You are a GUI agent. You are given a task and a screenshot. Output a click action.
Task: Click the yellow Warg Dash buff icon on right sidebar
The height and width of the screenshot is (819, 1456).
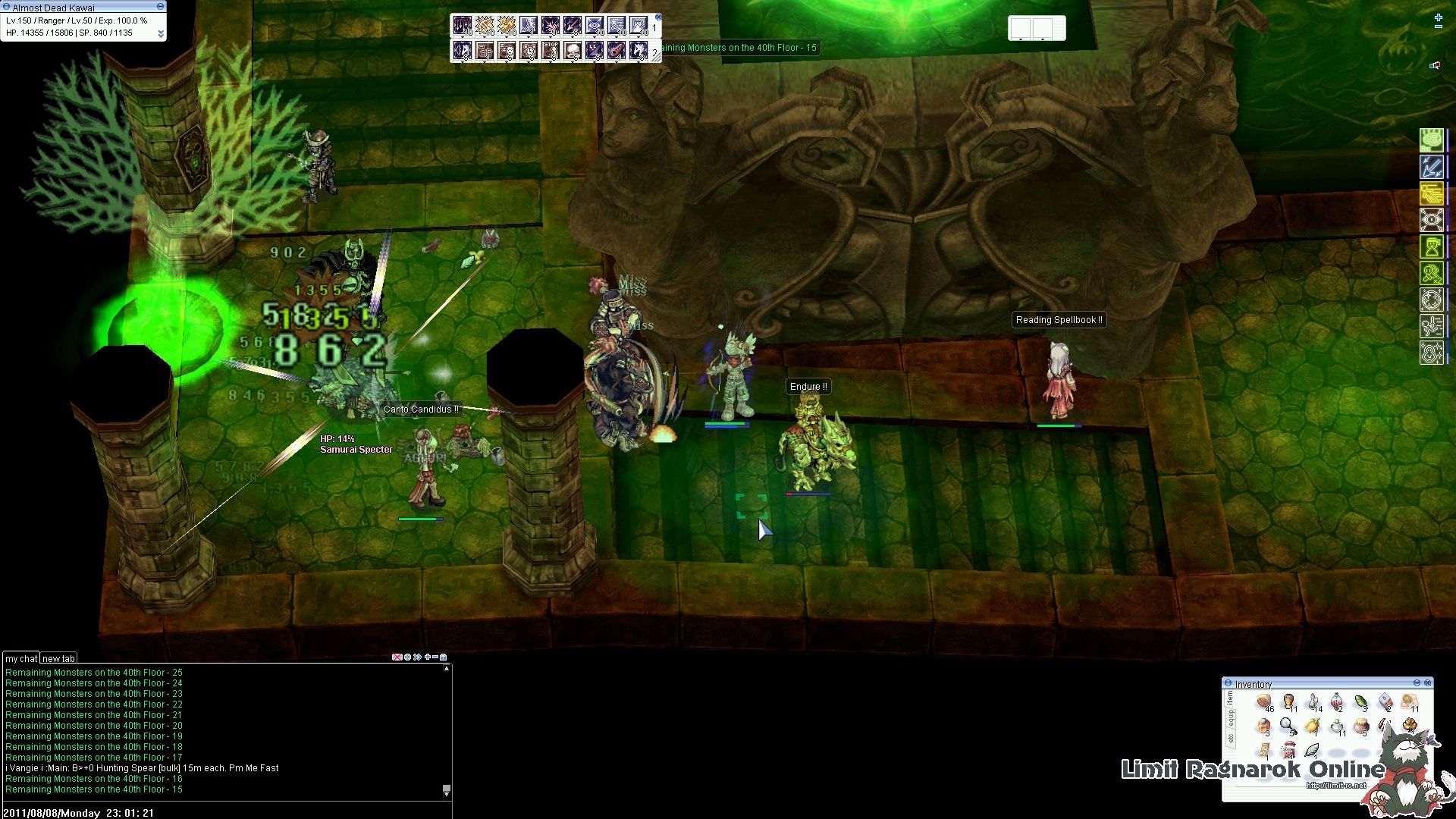click(1431, 192)
